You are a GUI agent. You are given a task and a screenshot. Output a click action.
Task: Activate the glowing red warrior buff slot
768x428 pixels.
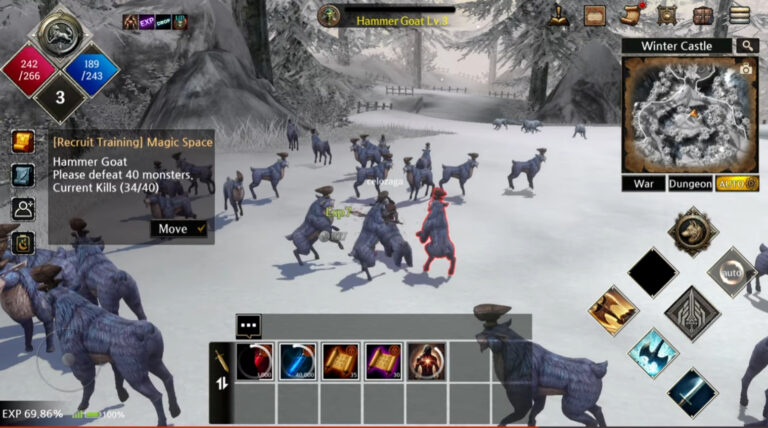[x=427, y=361]
